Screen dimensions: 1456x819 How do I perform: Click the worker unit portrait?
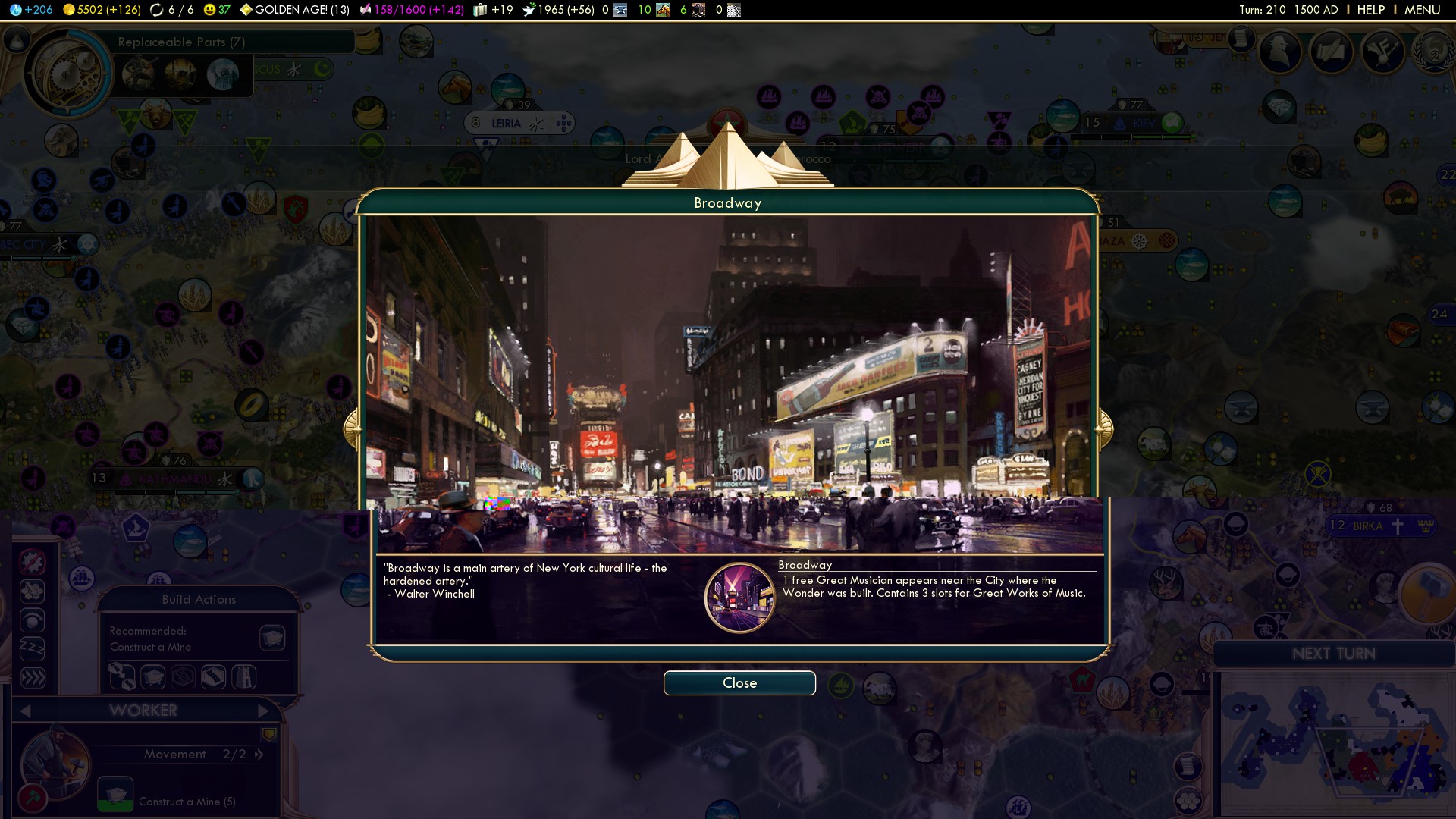(55, 761)
